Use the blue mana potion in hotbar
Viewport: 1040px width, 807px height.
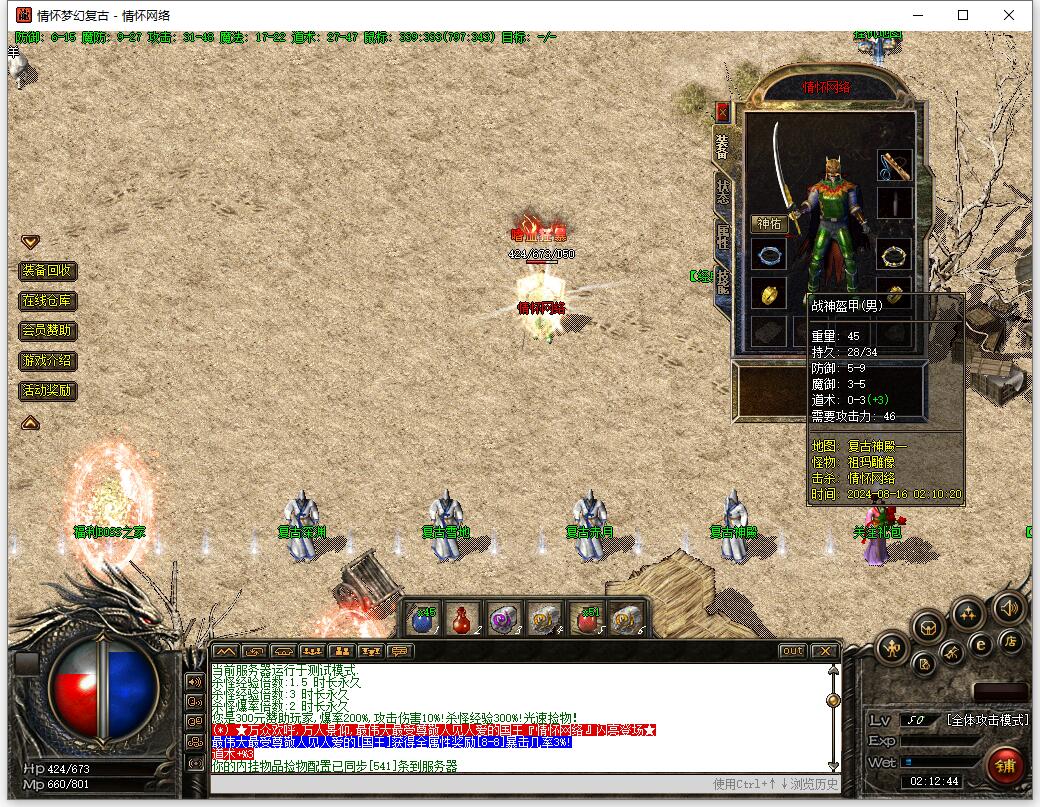[424, 620]
